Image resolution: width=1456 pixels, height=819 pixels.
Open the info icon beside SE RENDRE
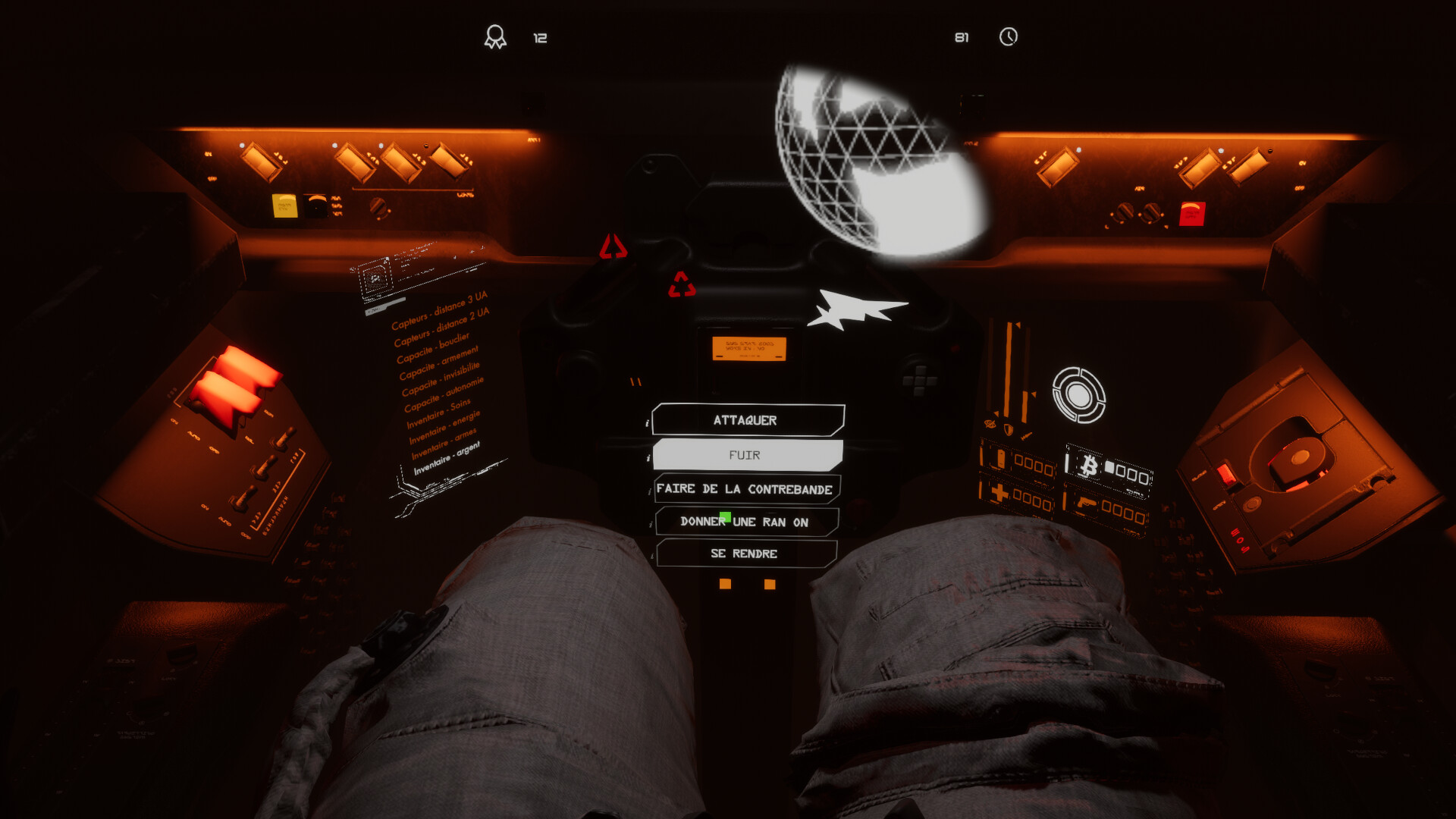click(x=652, y=555)
